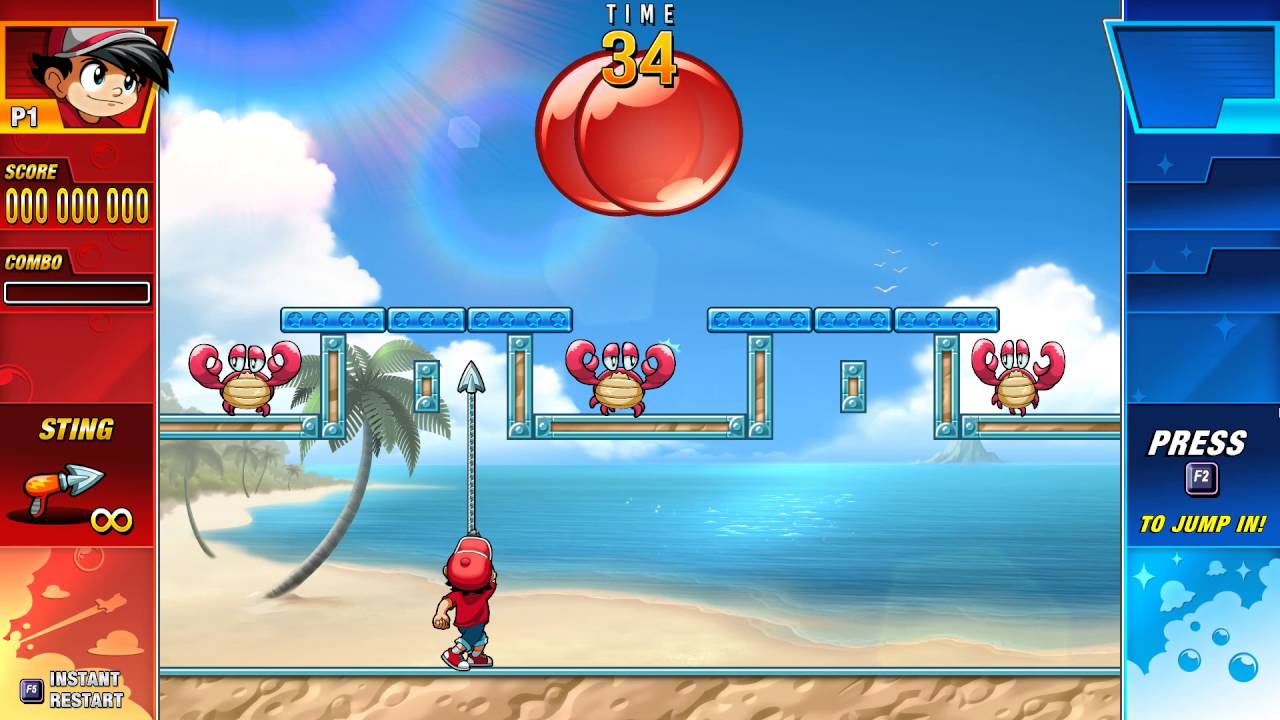The width and height of the screenshot is (1280, 720).
Task: Click the Sting harpoon weapon icon
Action: click(65, 485)
